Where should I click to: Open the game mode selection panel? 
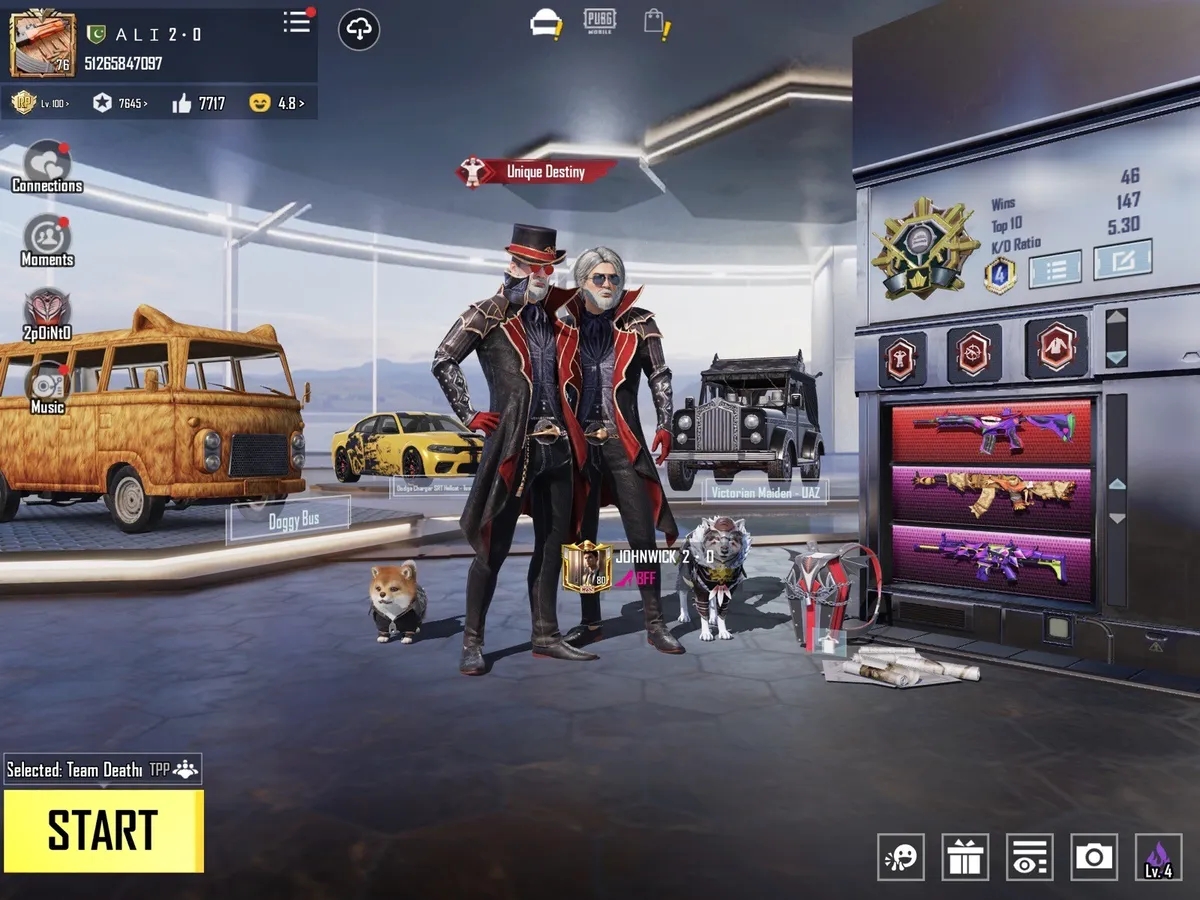tap(103, 769)
